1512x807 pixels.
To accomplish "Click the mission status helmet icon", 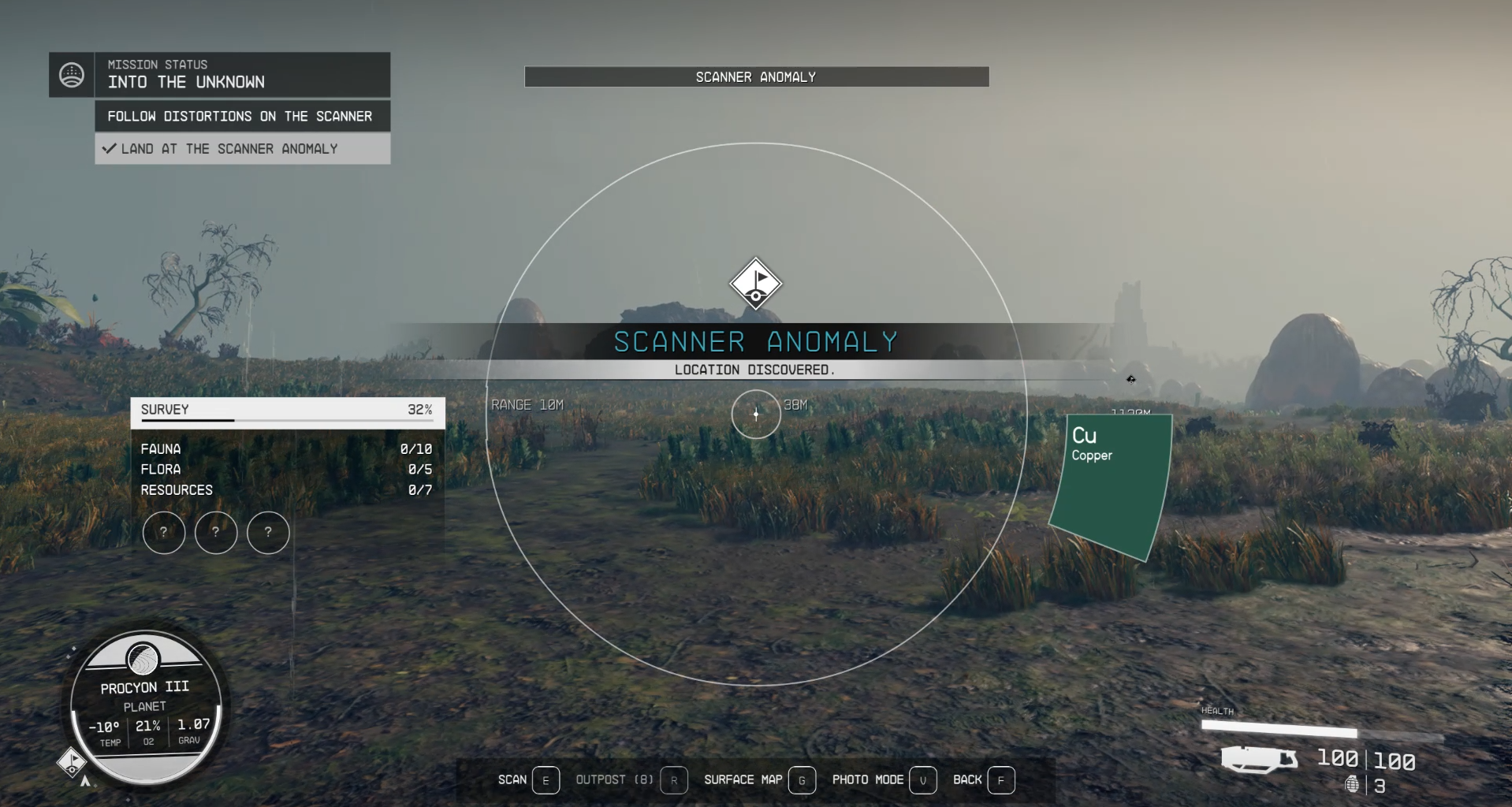I will [x=72, y=75].
